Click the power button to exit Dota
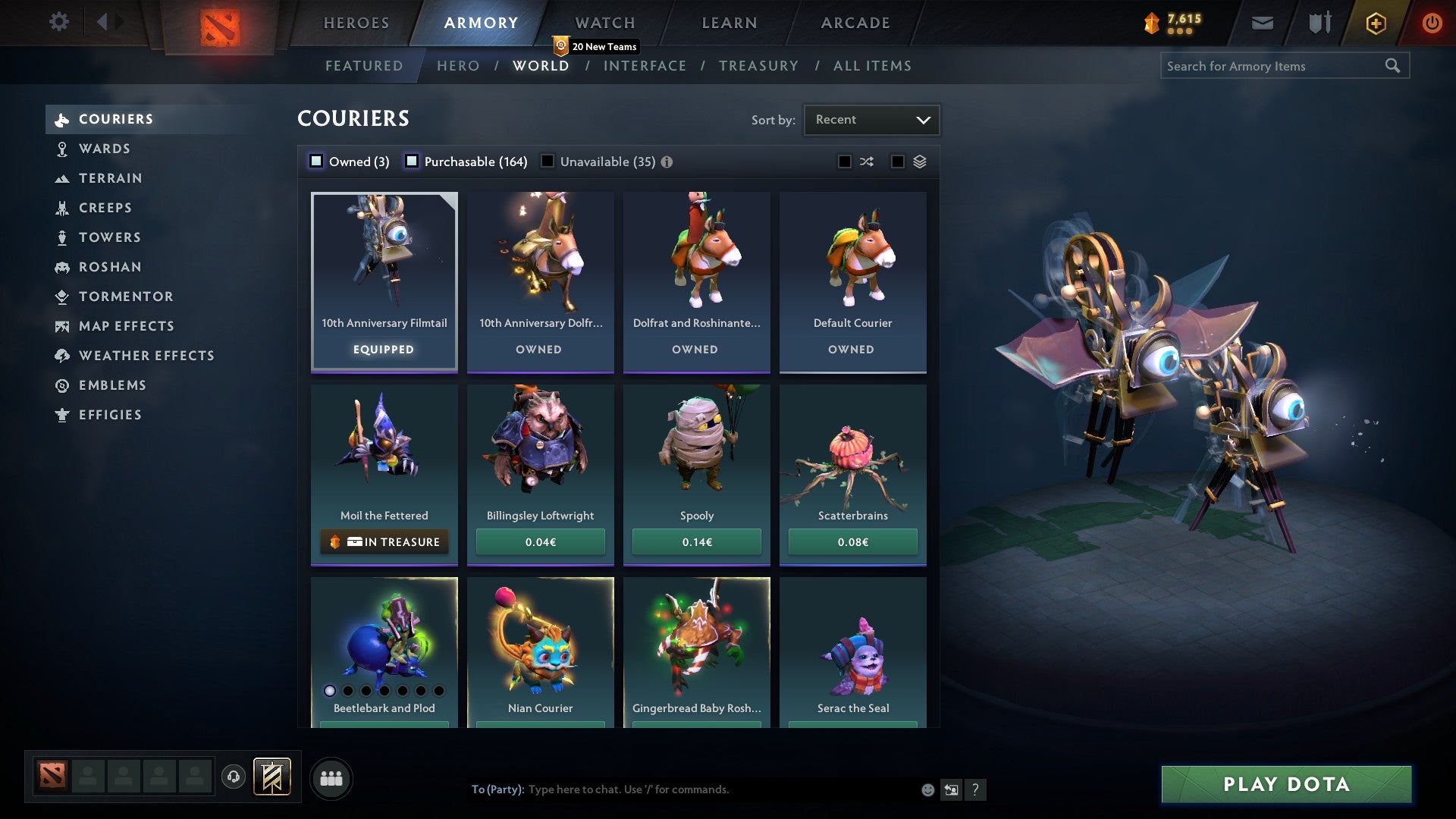This screenshot has height=819, width=1456. pyautogui.click(x=1432, y=22)
